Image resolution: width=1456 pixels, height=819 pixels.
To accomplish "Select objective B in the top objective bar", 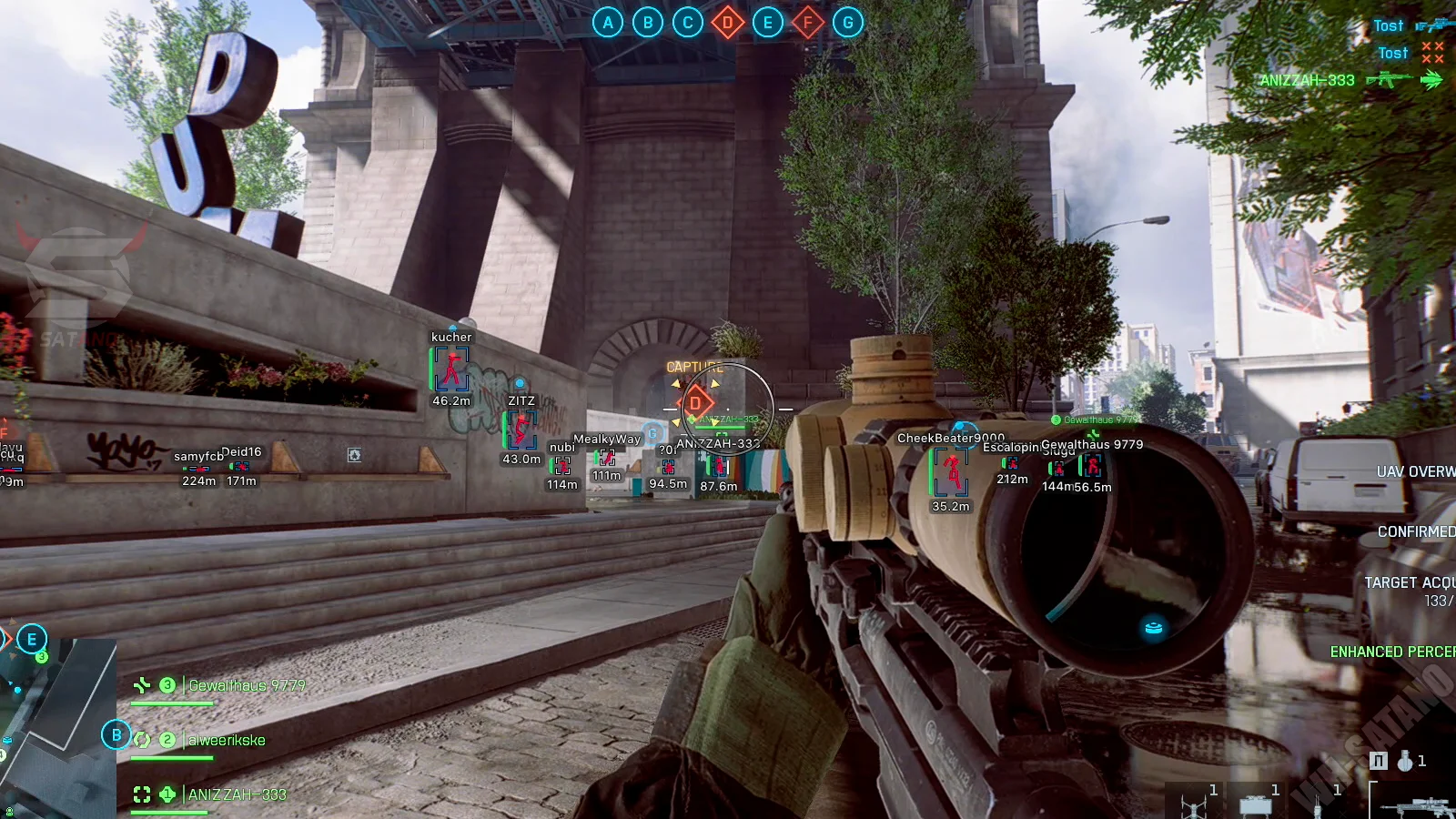I will (x=648, y=23).
